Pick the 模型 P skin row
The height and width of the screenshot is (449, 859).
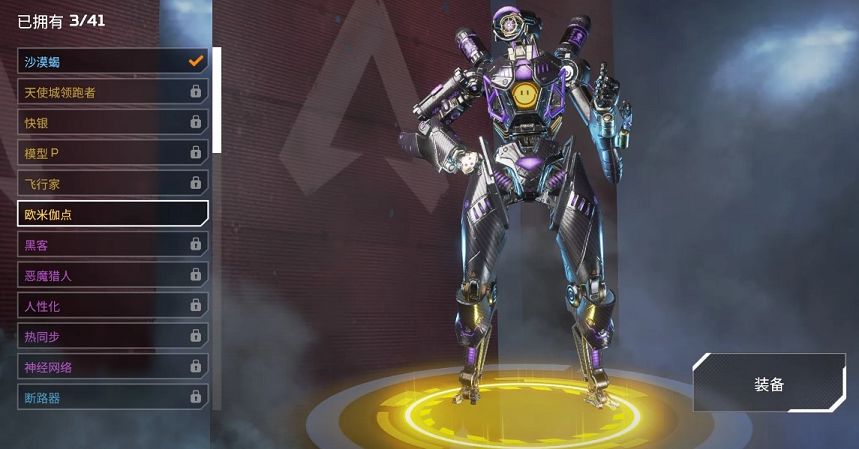point(112,153)
